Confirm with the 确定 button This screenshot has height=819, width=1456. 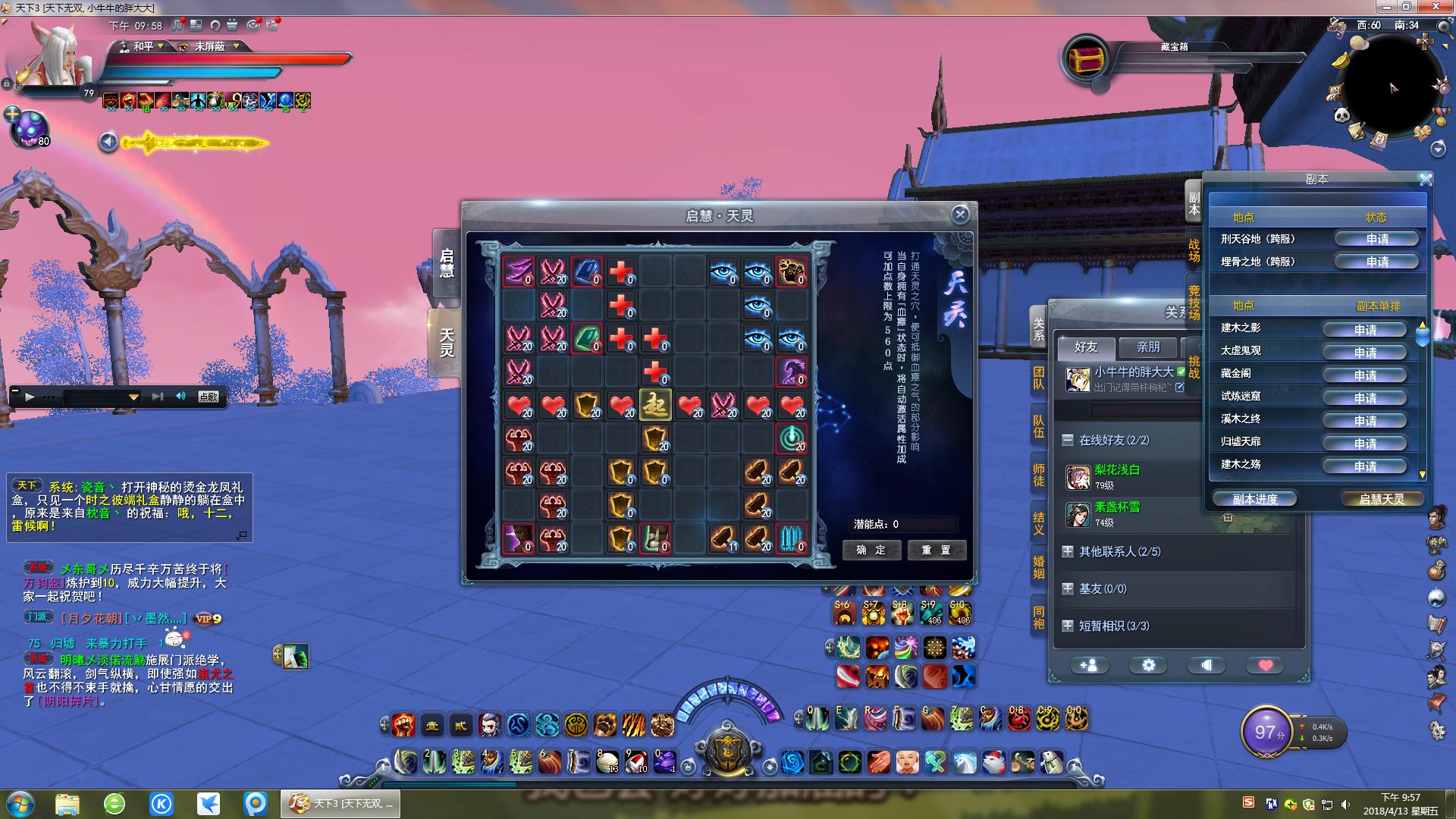pyautogui.click(x=871, y=550)
